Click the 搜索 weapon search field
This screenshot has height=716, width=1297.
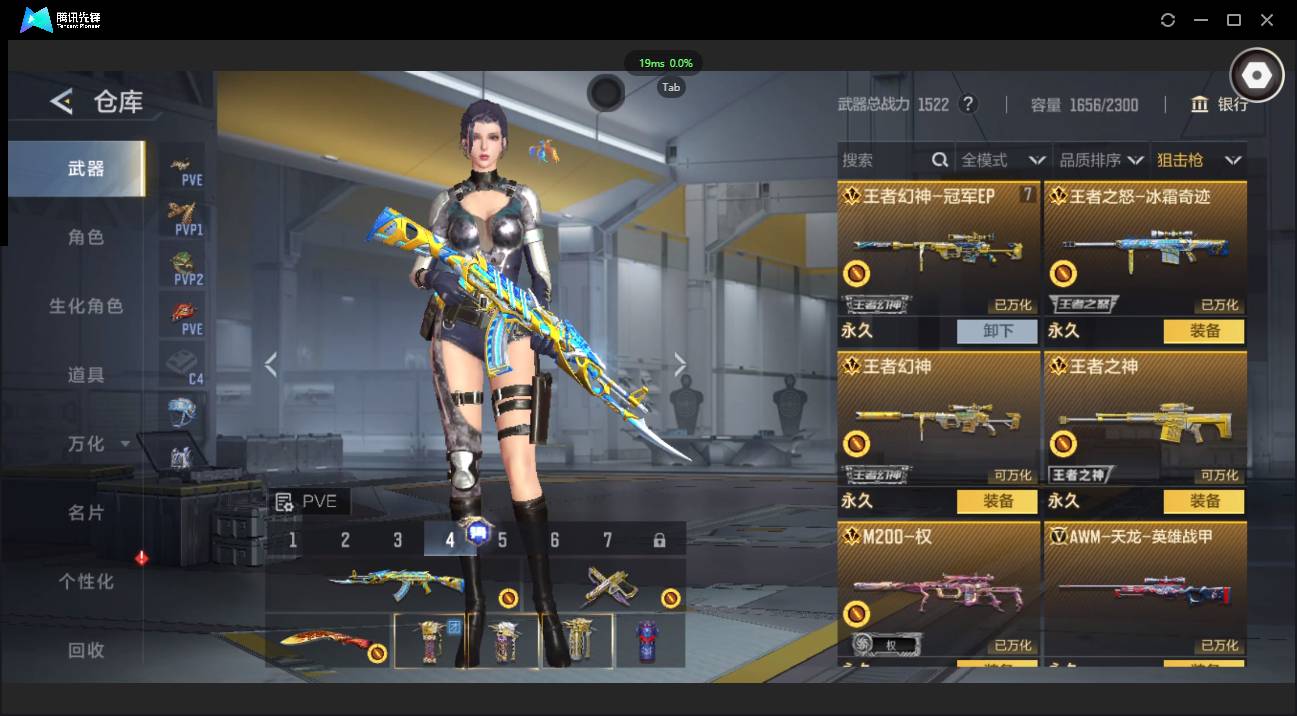coord(885,160)
